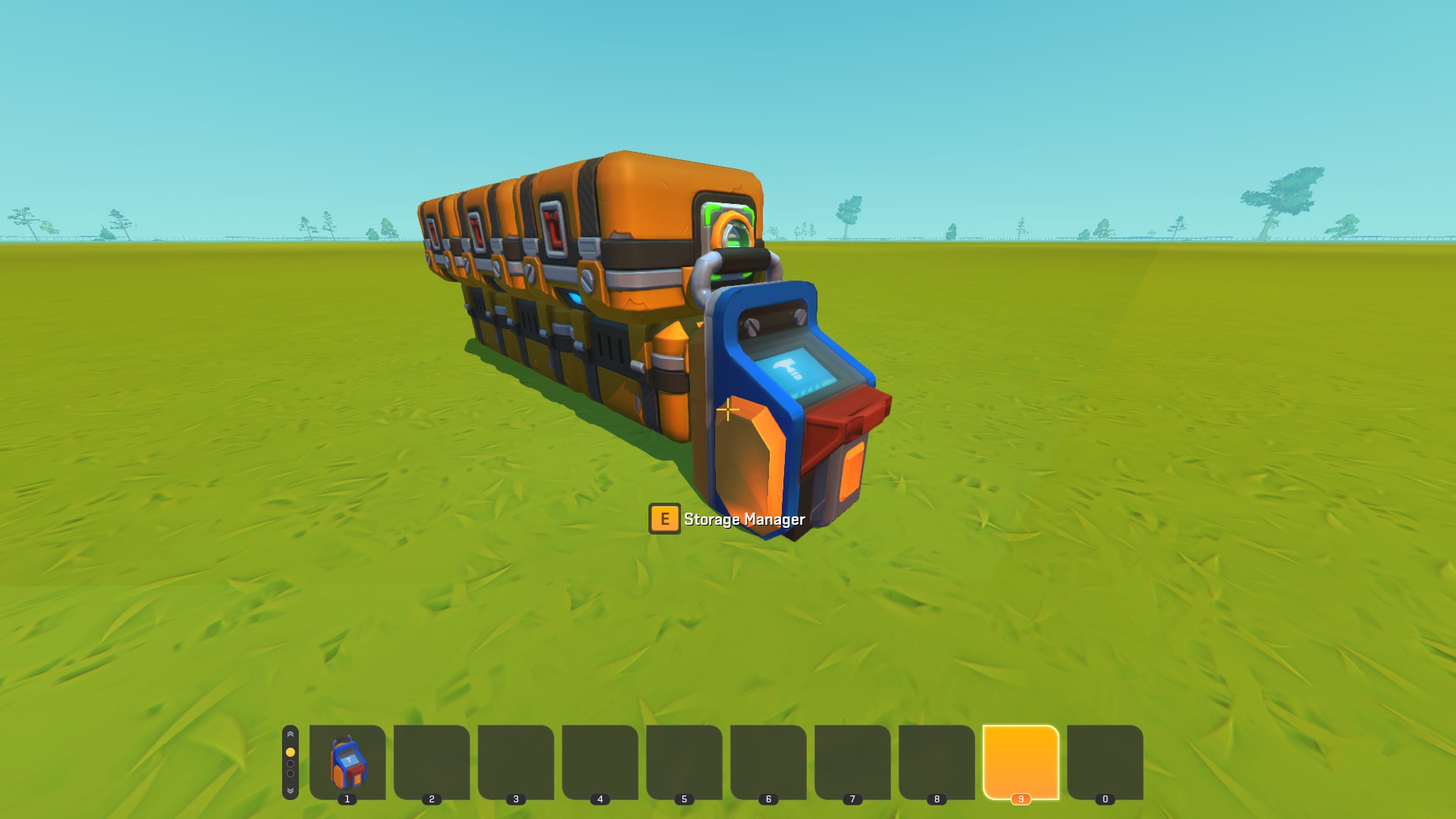This screenshot has height=819, width=1456.
Task: Select hotbar slot numbered 0
Action: pyautogui.click(x=1105, y=761)
